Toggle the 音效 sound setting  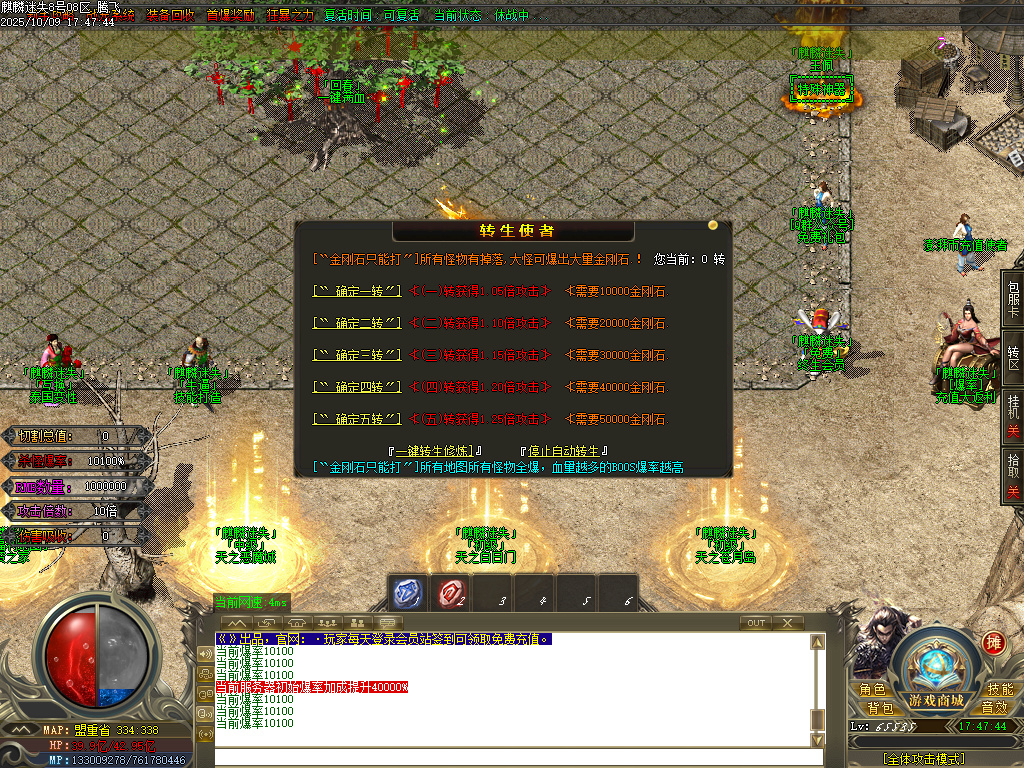point(995,708)
